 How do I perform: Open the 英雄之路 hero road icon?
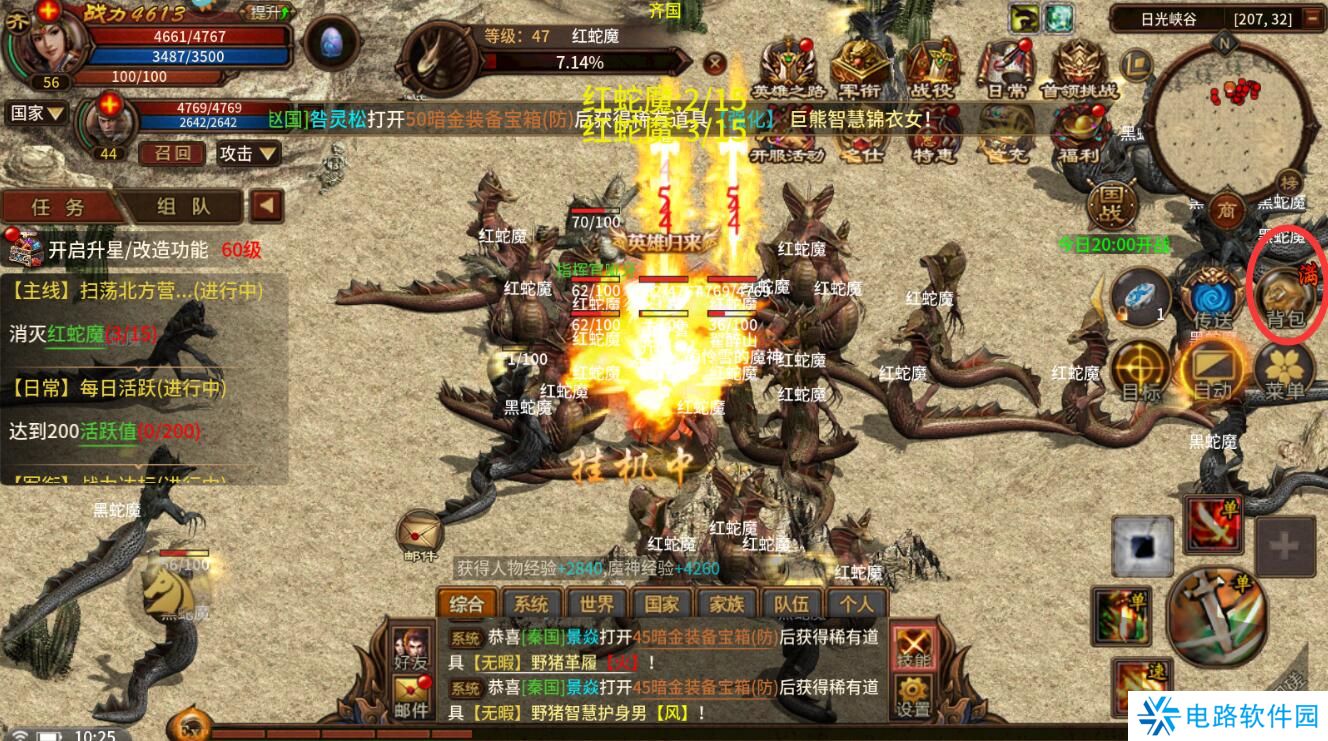[x=787, y=68]
